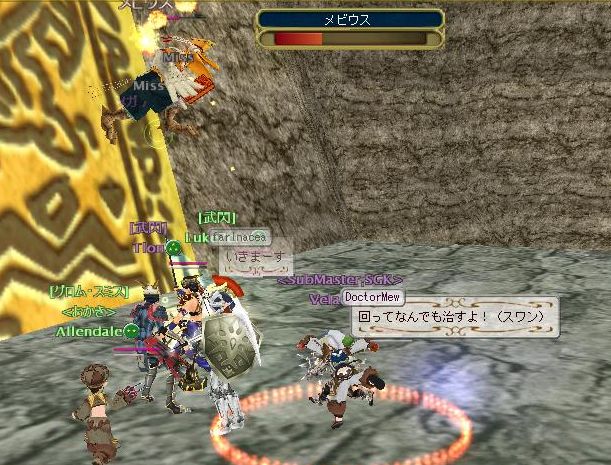This screenshot has height=465, width=611.
Task: Select the Tion player nameplate
Action: pyautogui.click(x=147, y=247)
